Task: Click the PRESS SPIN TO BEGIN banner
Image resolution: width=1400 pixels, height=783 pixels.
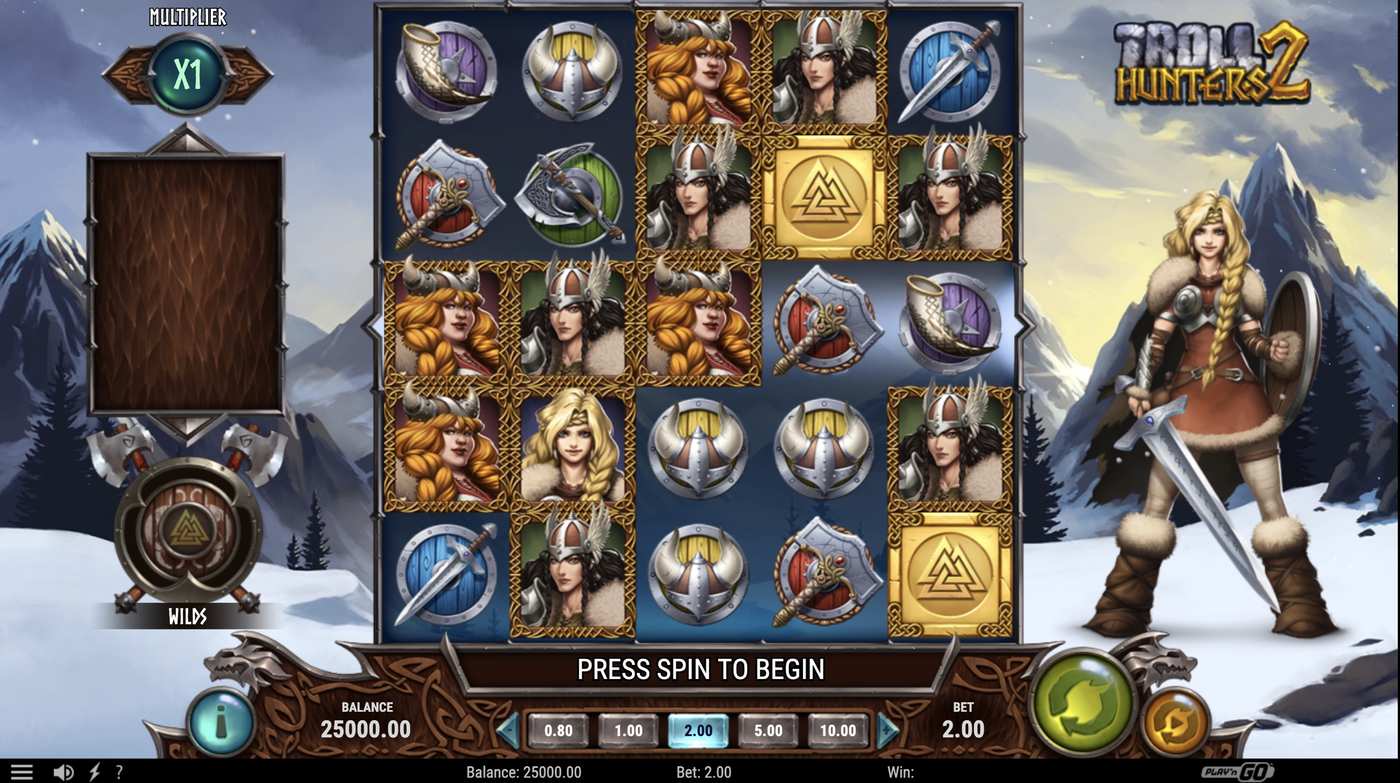Action: point(700,668)
